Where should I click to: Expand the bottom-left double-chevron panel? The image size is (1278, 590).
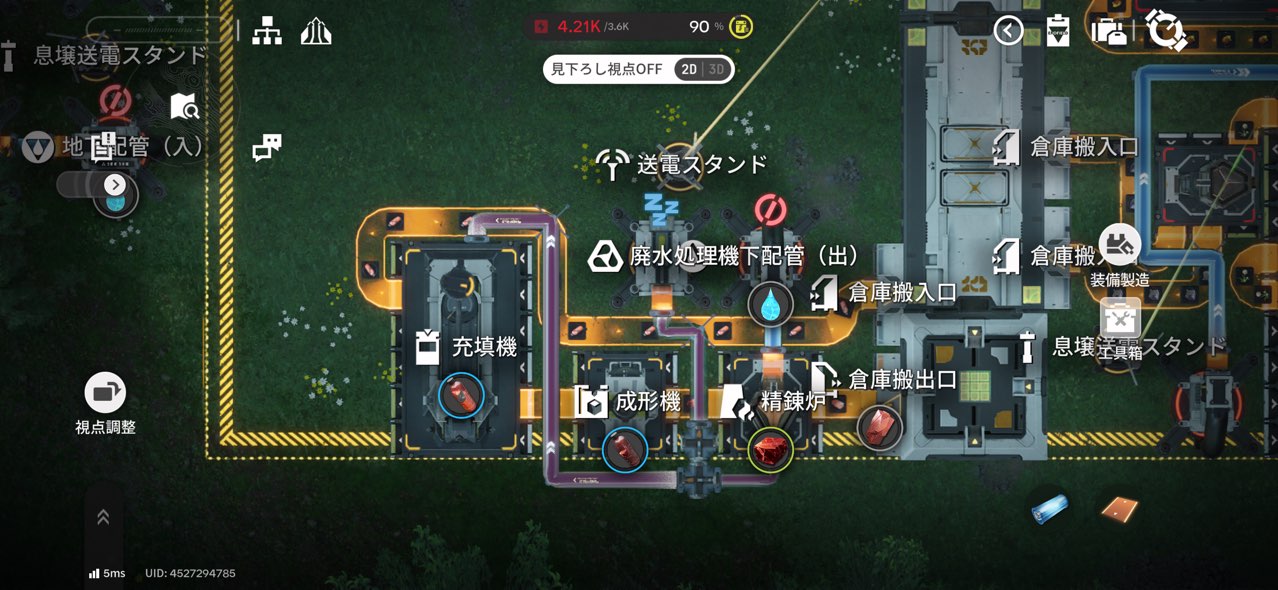103,517
